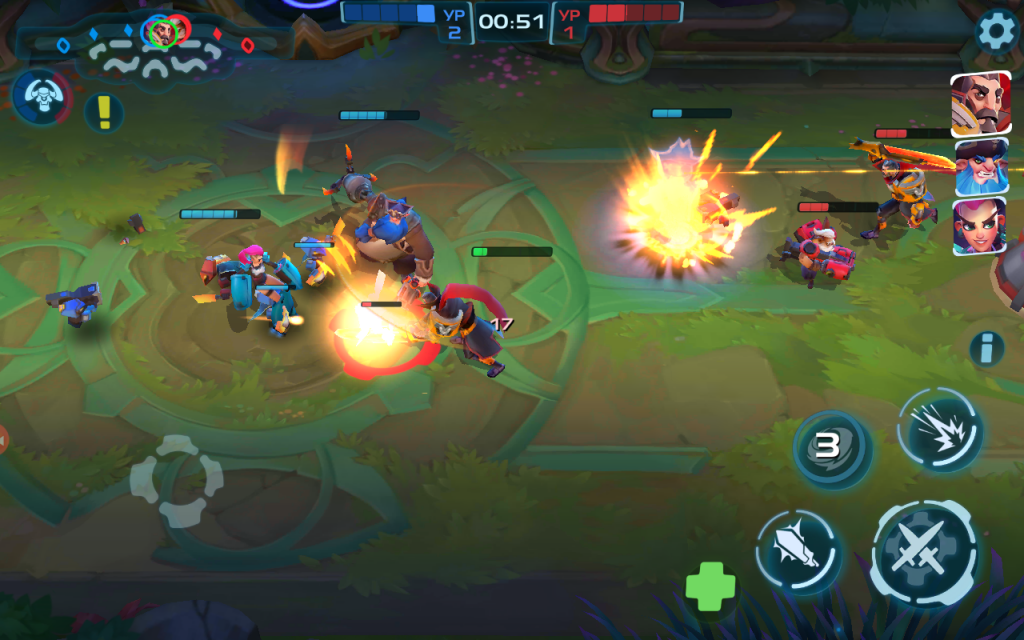Select the pink-haired female hero portrait
This screenshot has width=1024, height=640.
click(x=980, y=227)
